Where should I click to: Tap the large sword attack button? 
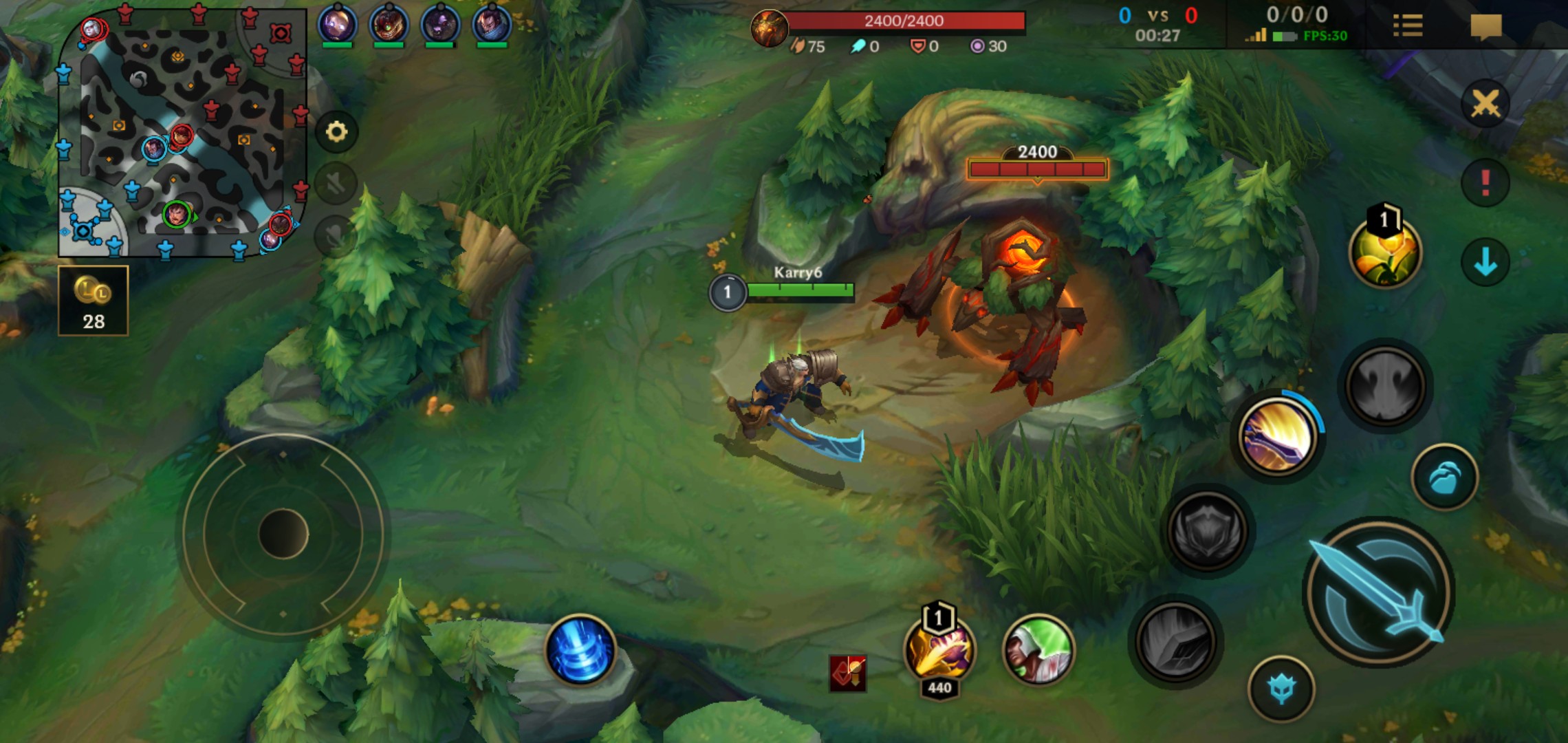pyautogui.click(x=1378, y=592)
